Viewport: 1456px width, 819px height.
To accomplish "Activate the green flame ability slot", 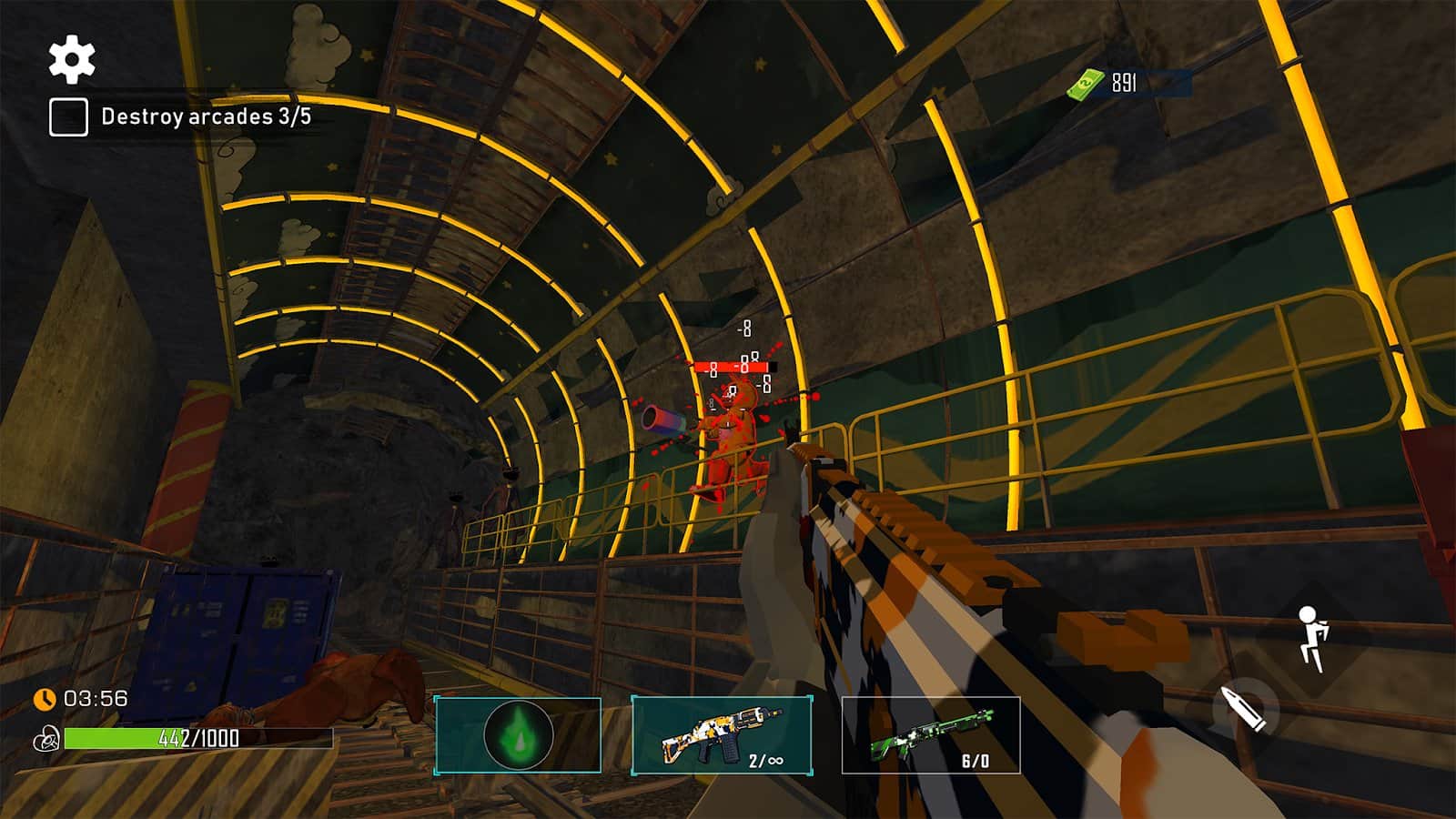I will pos(518,735).
